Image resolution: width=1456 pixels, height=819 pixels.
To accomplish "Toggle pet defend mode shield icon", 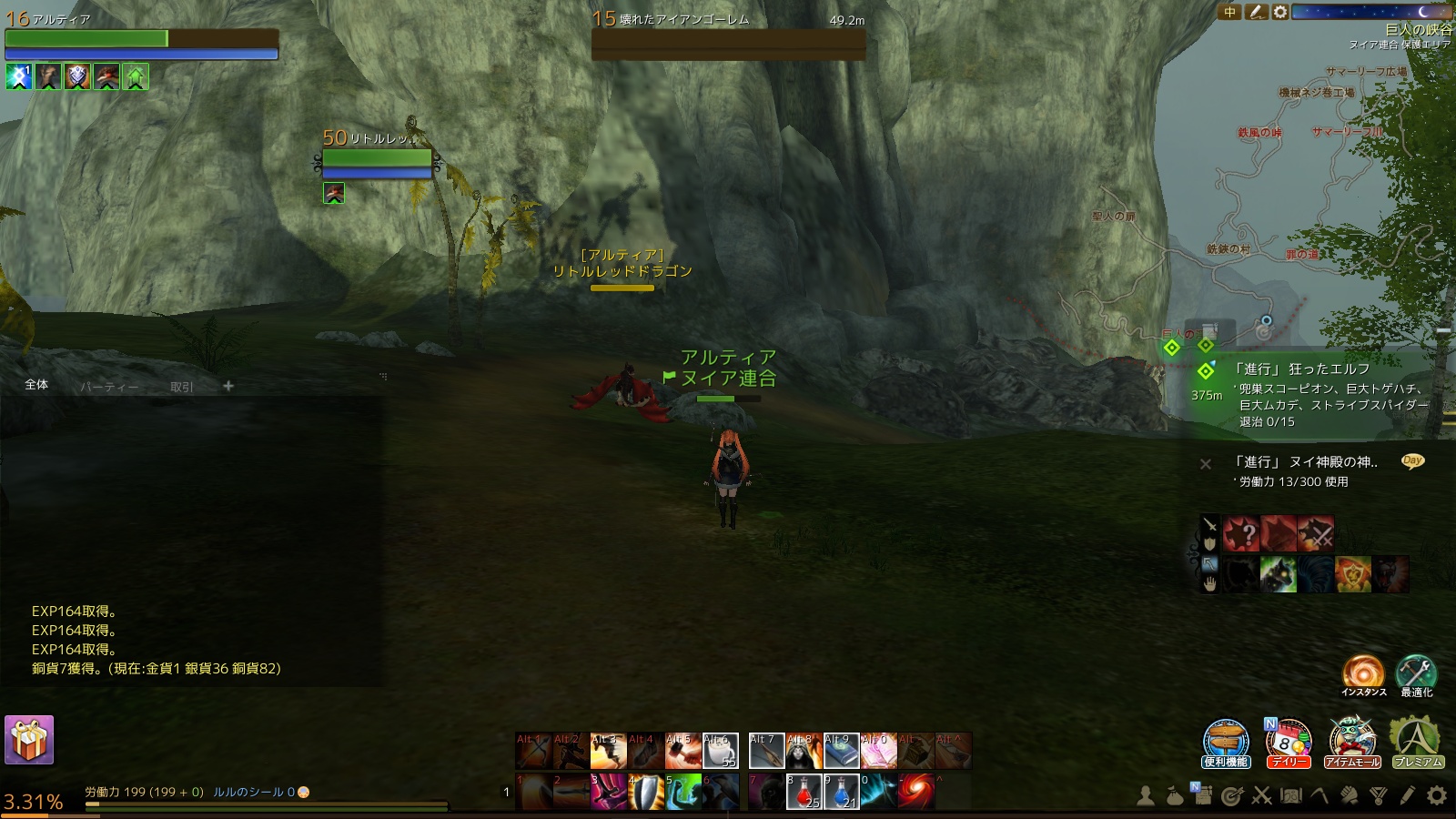I will coord(1211,542).
